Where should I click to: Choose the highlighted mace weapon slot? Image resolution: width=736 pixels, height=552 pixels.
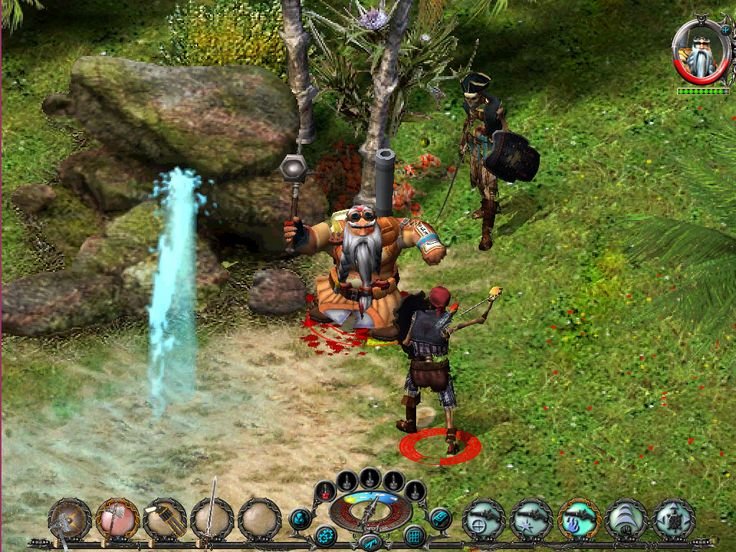point(117,520)
